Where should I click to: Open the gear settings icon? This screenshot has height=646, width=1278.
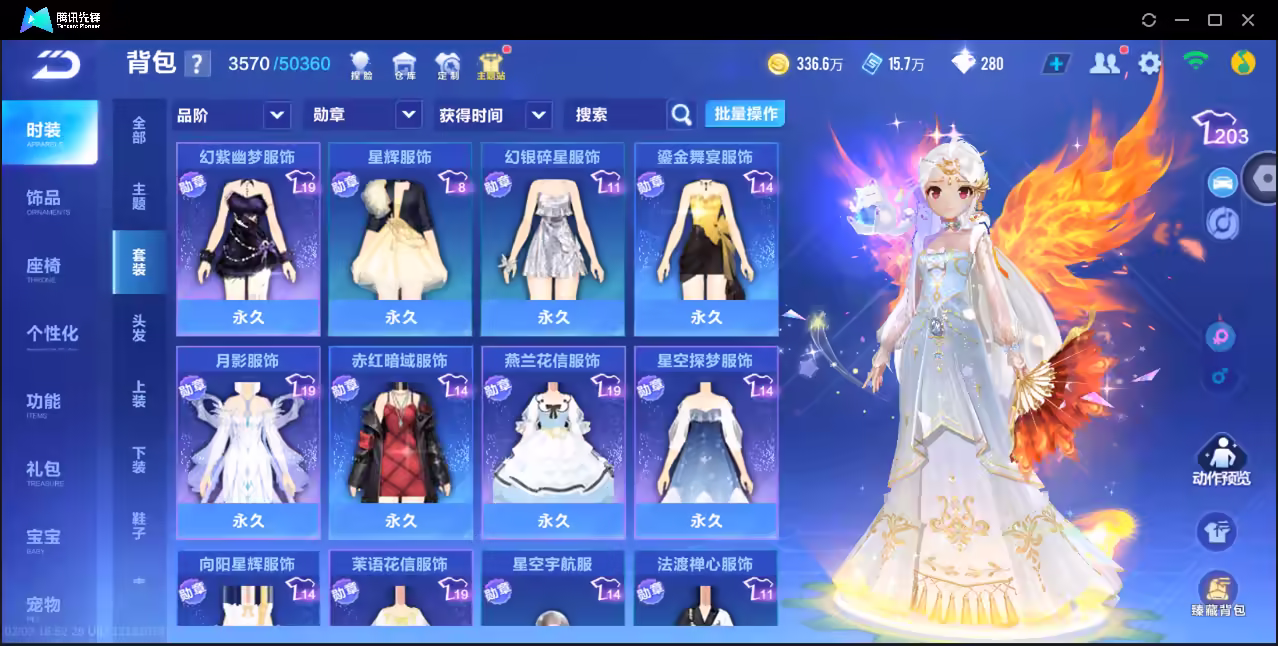[x=1150, y=64]
